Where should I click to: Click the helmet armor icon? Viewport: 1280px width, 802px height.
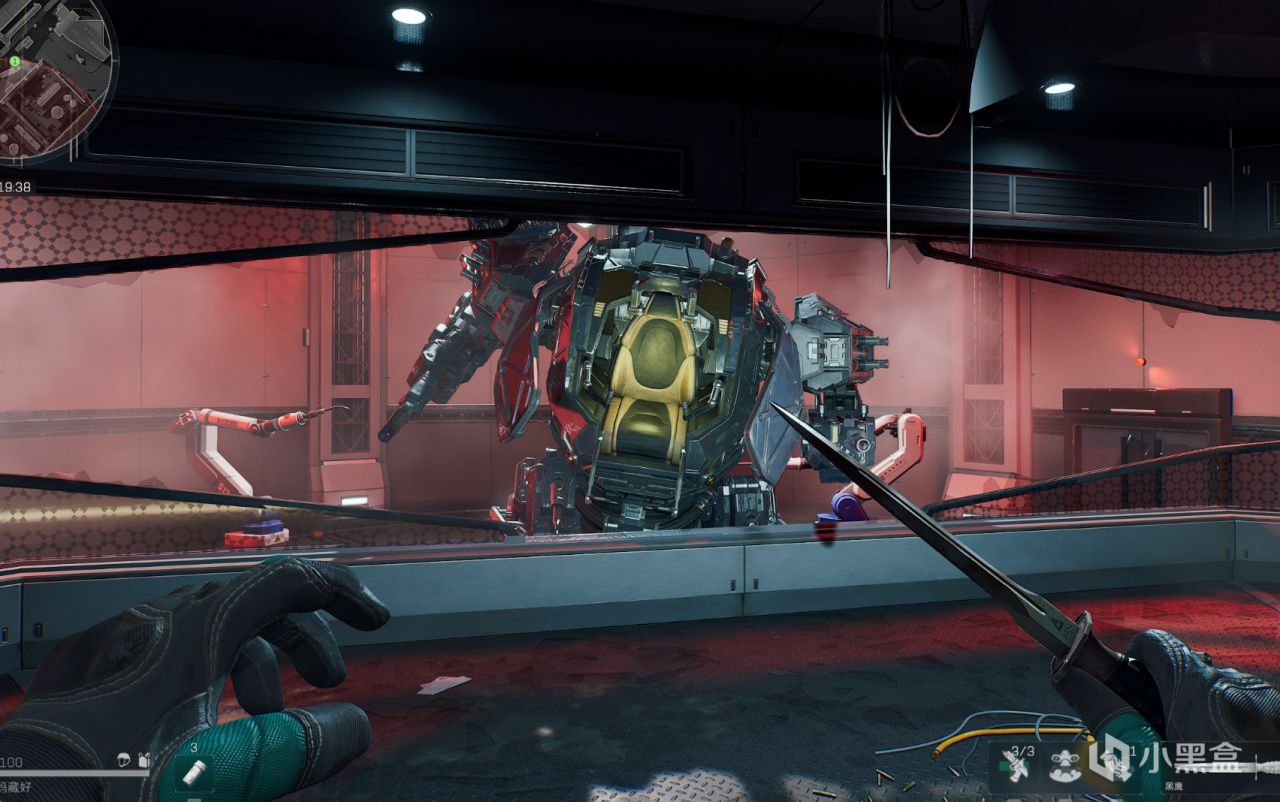[125, 761]
